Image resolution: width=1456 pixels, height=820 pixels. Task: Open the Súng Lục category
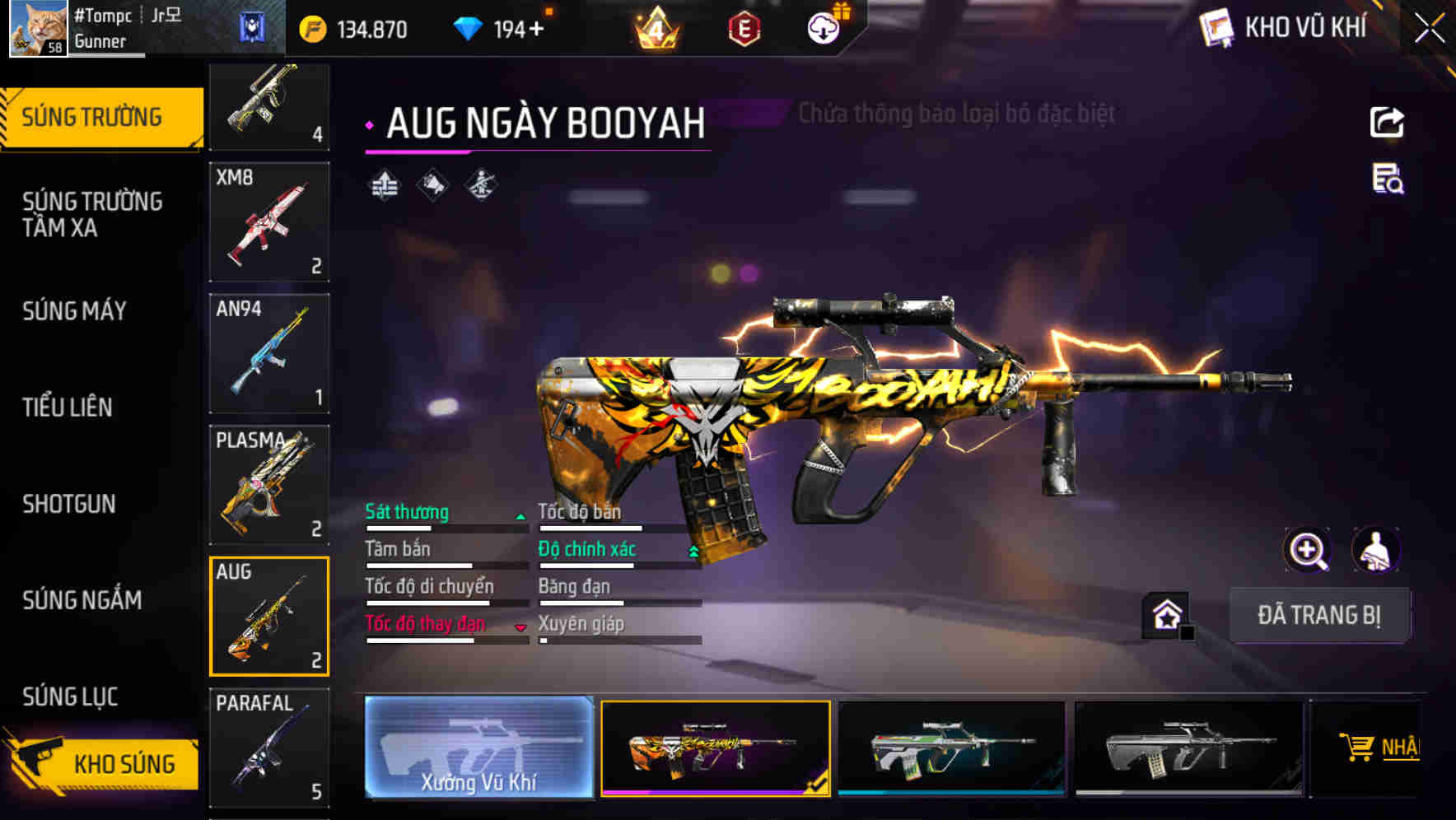(x=70, y=697)
